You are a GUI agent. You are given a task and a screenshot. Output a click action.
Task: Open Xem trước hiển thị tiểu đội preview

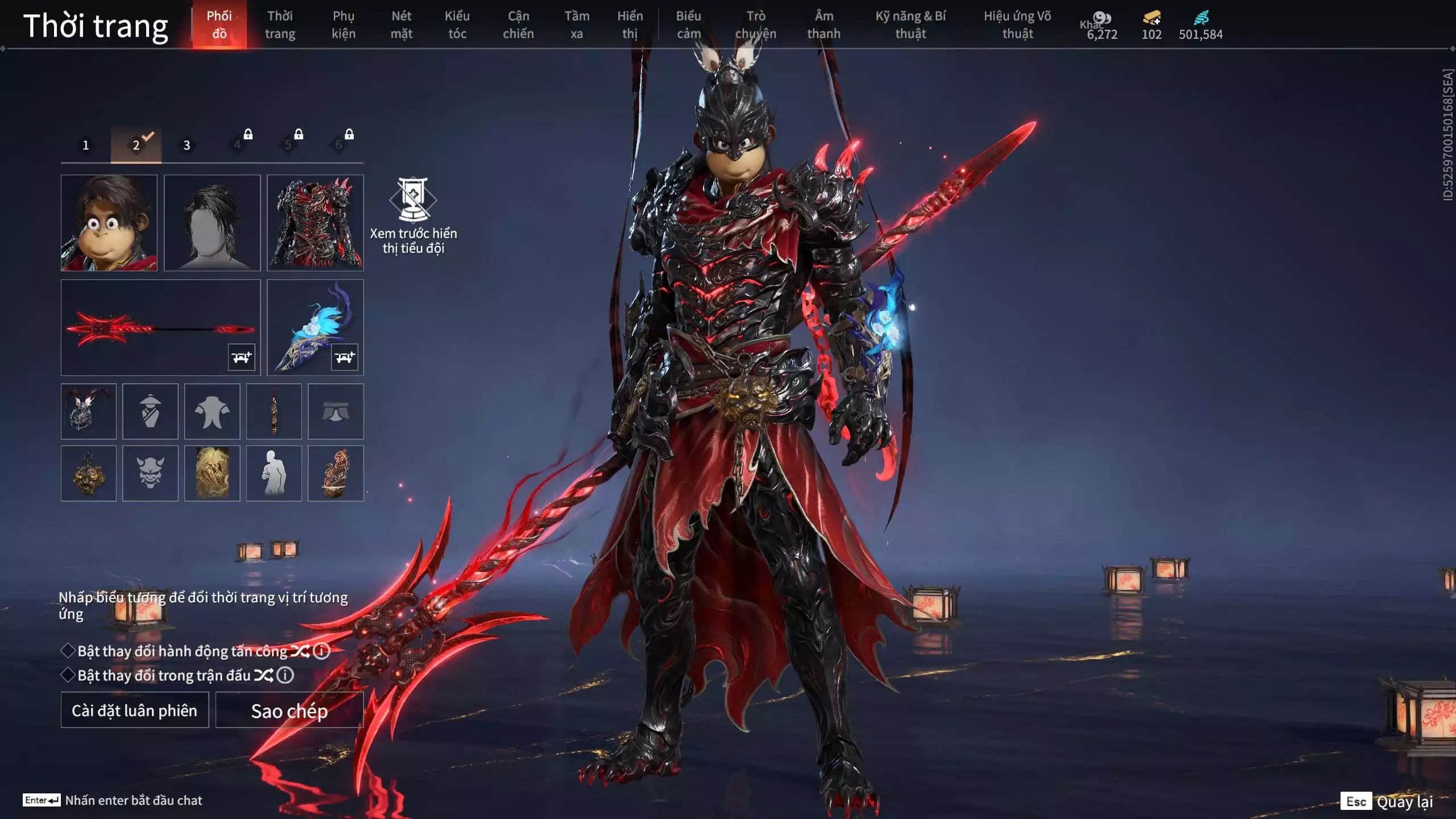click(x=413, y=215)
